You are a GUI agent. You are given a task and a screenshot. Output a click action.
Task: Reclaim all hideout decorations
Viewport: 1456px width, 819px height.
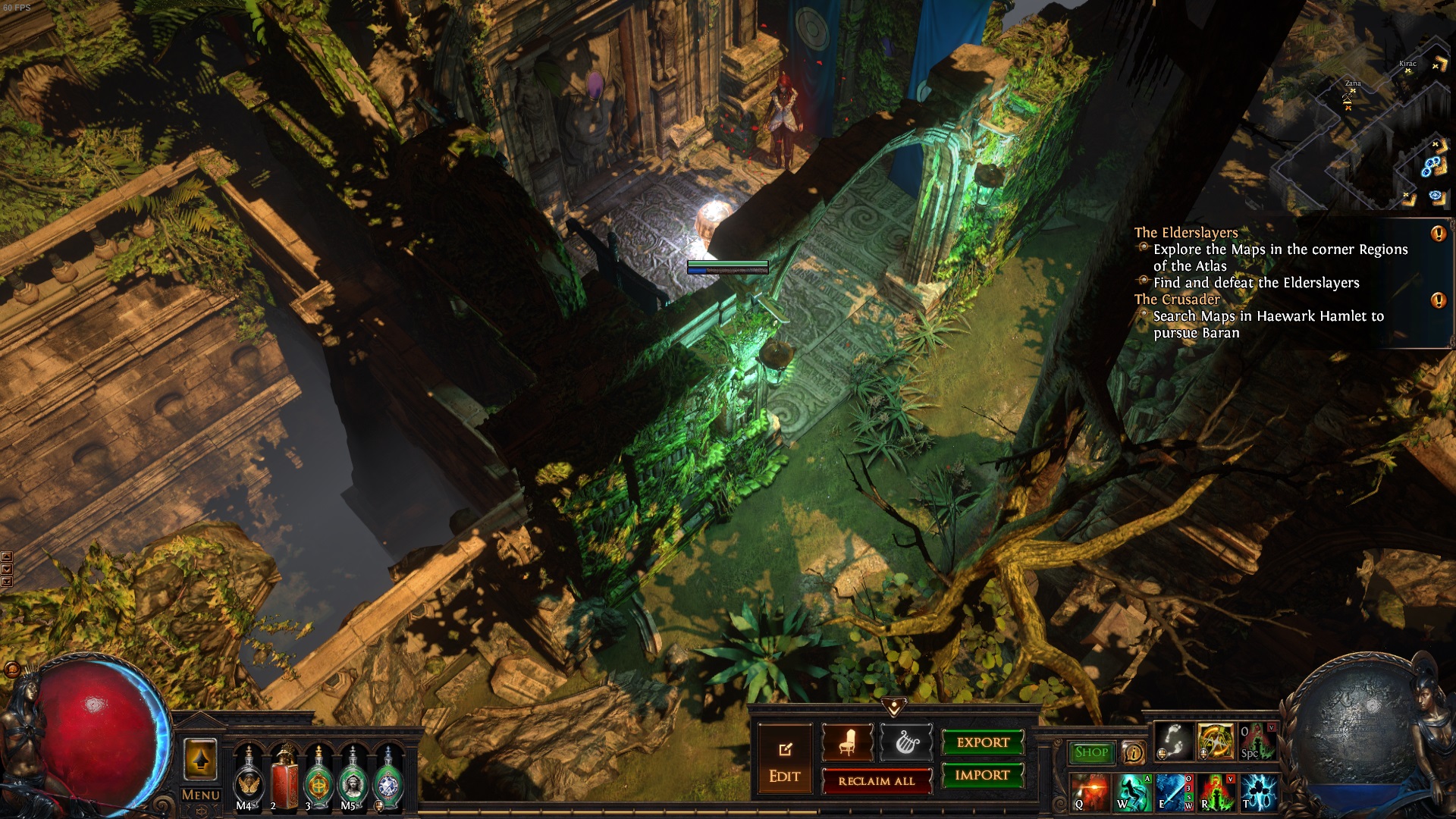[x=877, y=781]
